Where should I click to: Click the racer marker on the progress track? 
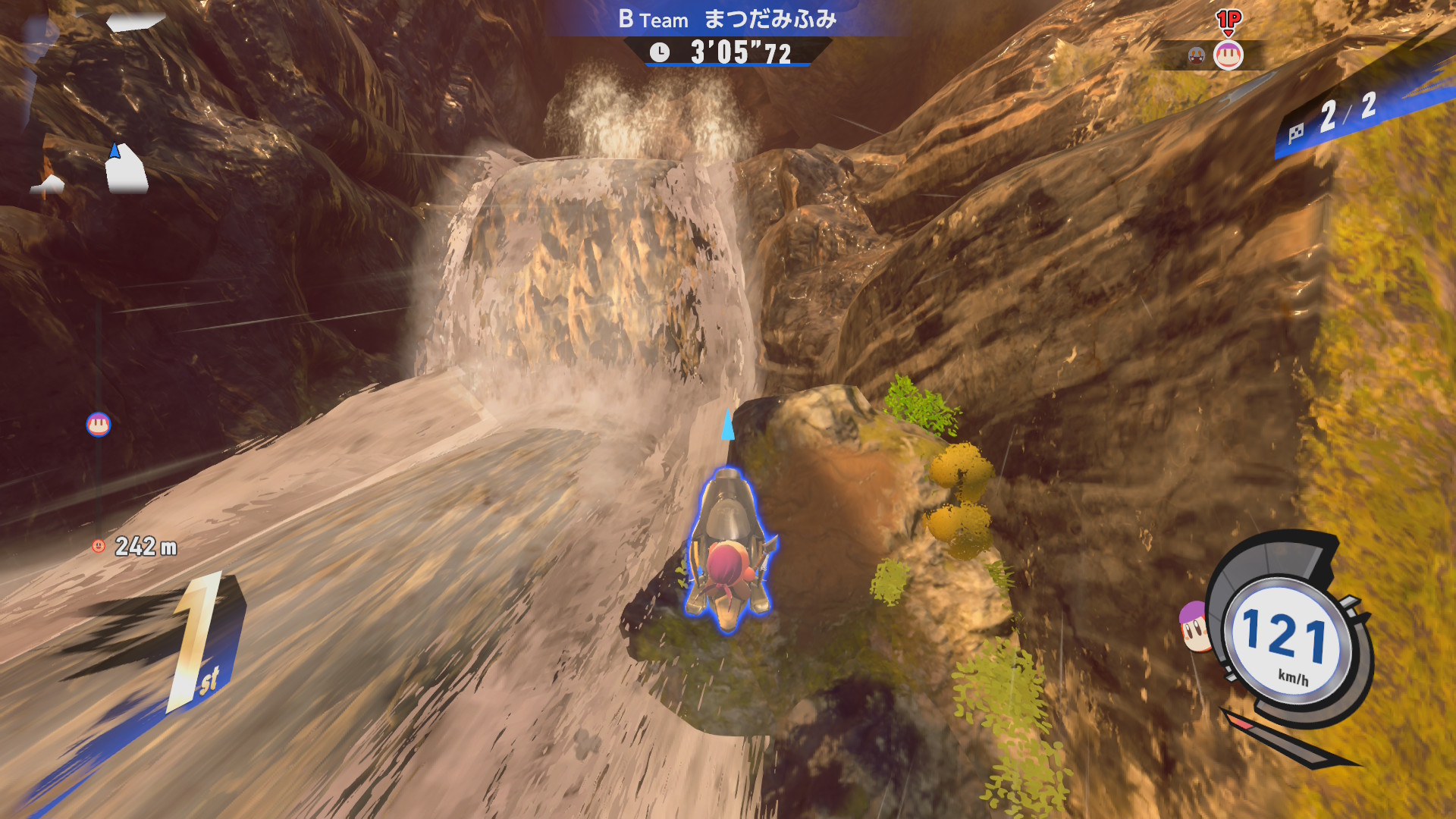tap(99, 425)
